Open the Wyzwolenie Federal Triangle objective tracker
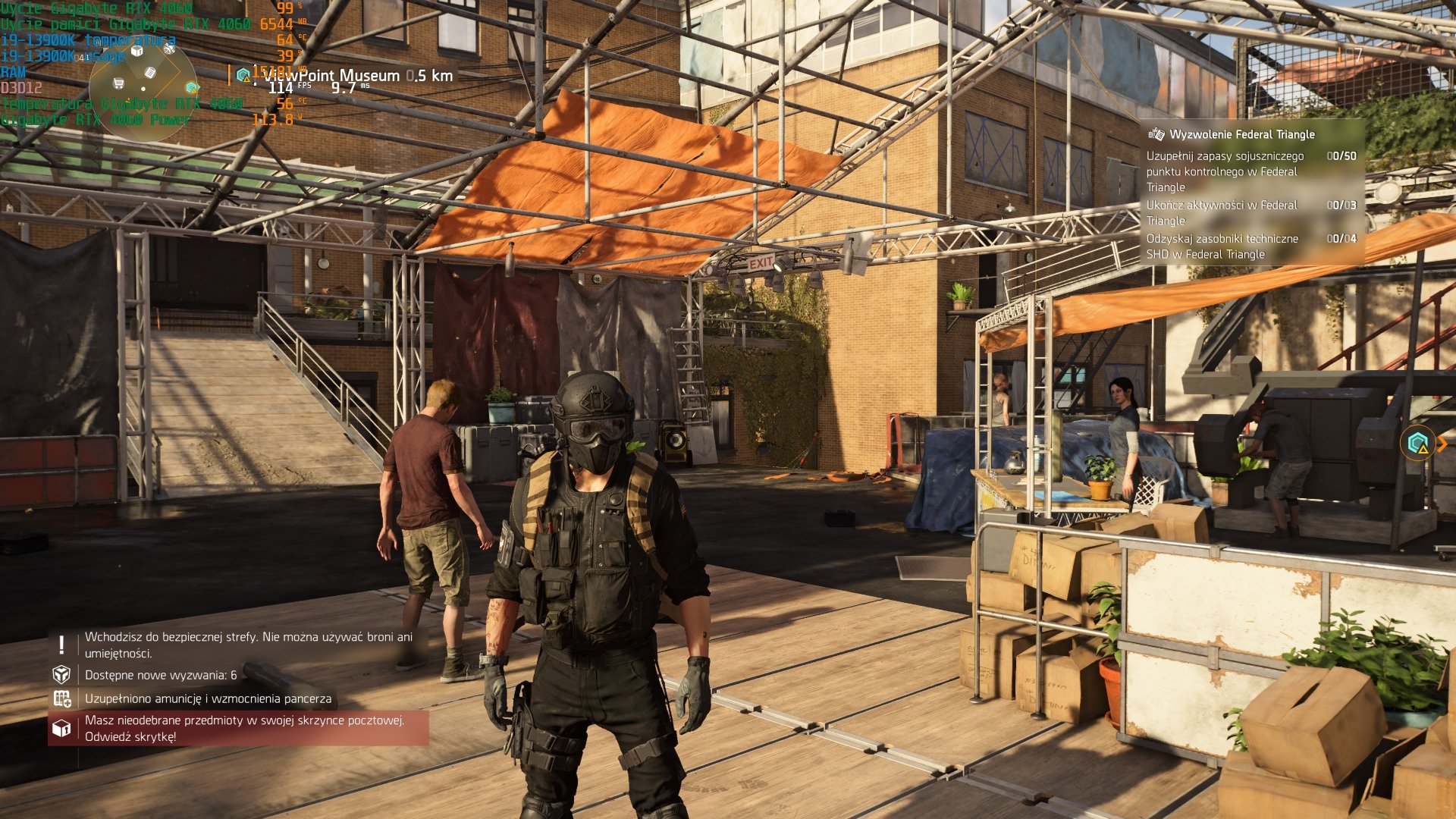Viewport: 1456px width, 819px height. (x=1241, y=134)
